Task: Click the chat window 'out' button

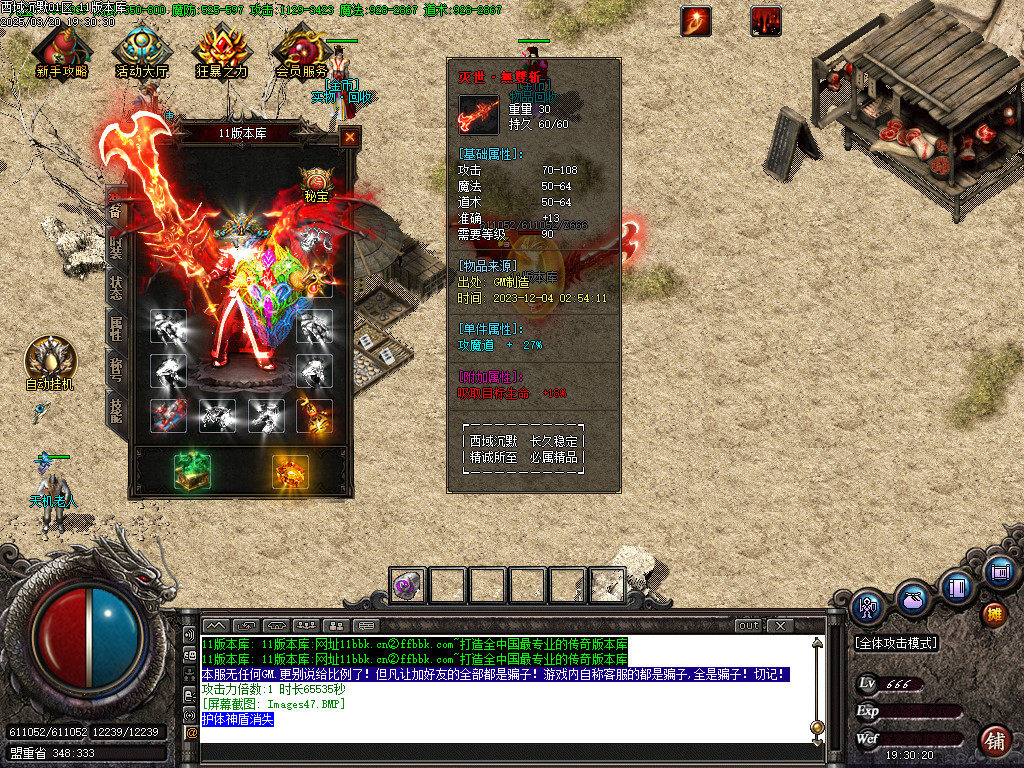Action: 749,625
